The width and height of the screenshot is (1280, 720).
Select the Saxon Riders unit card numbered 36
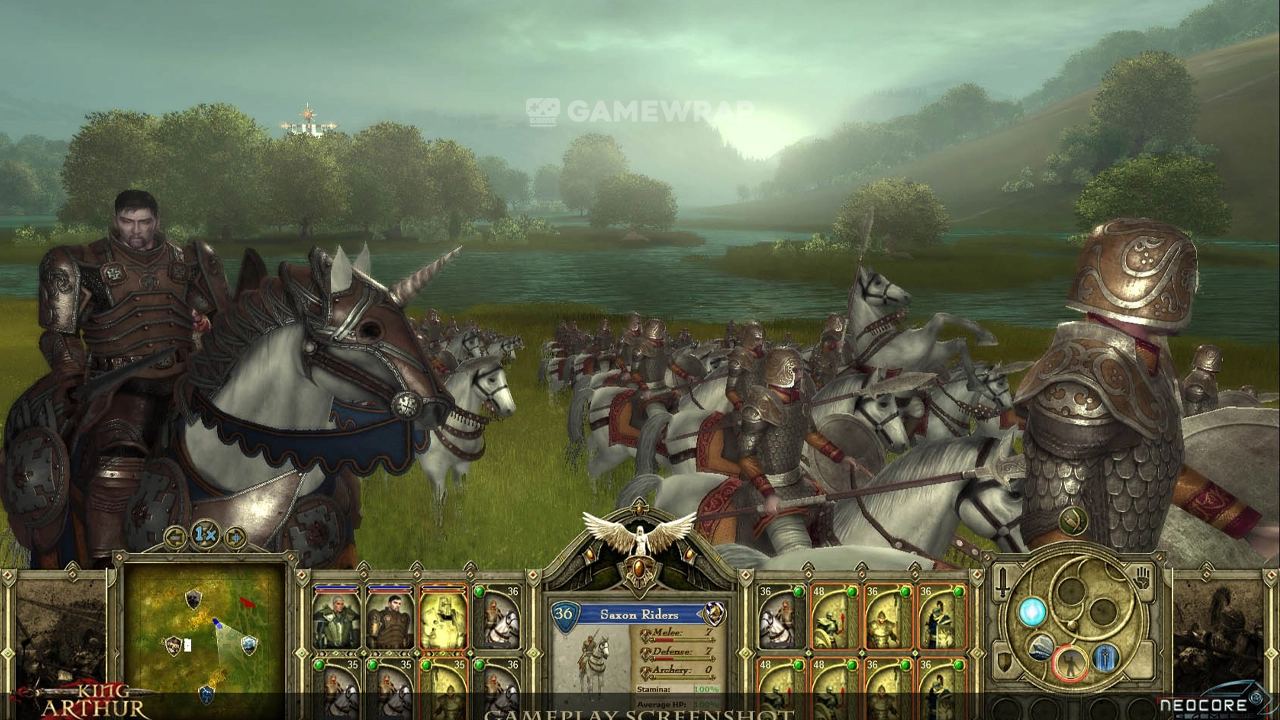click(x=497, y=619)
